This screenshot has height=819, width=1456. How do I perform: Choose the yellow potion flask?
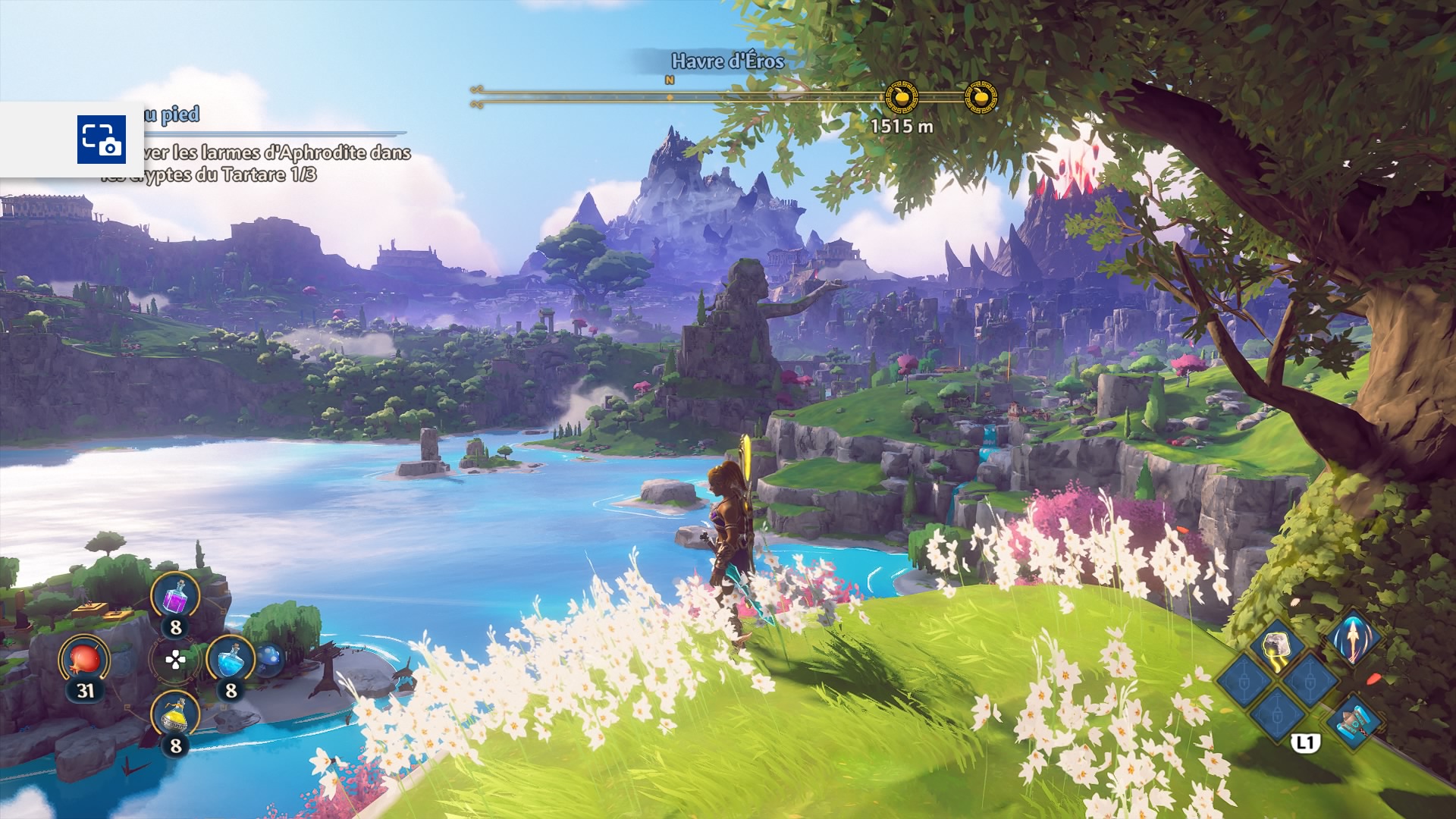[175, 715]
